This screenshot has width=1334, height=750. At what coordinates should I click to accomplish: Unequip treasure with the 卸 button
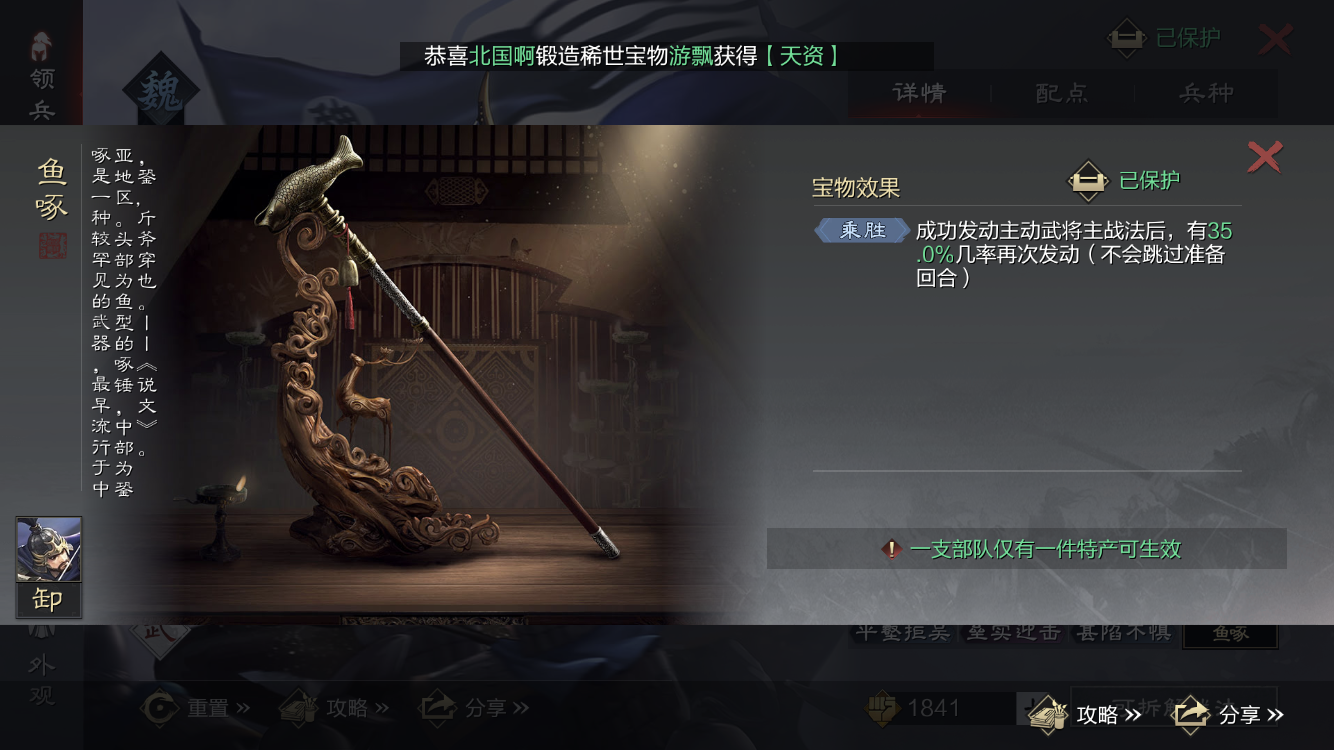48,599
